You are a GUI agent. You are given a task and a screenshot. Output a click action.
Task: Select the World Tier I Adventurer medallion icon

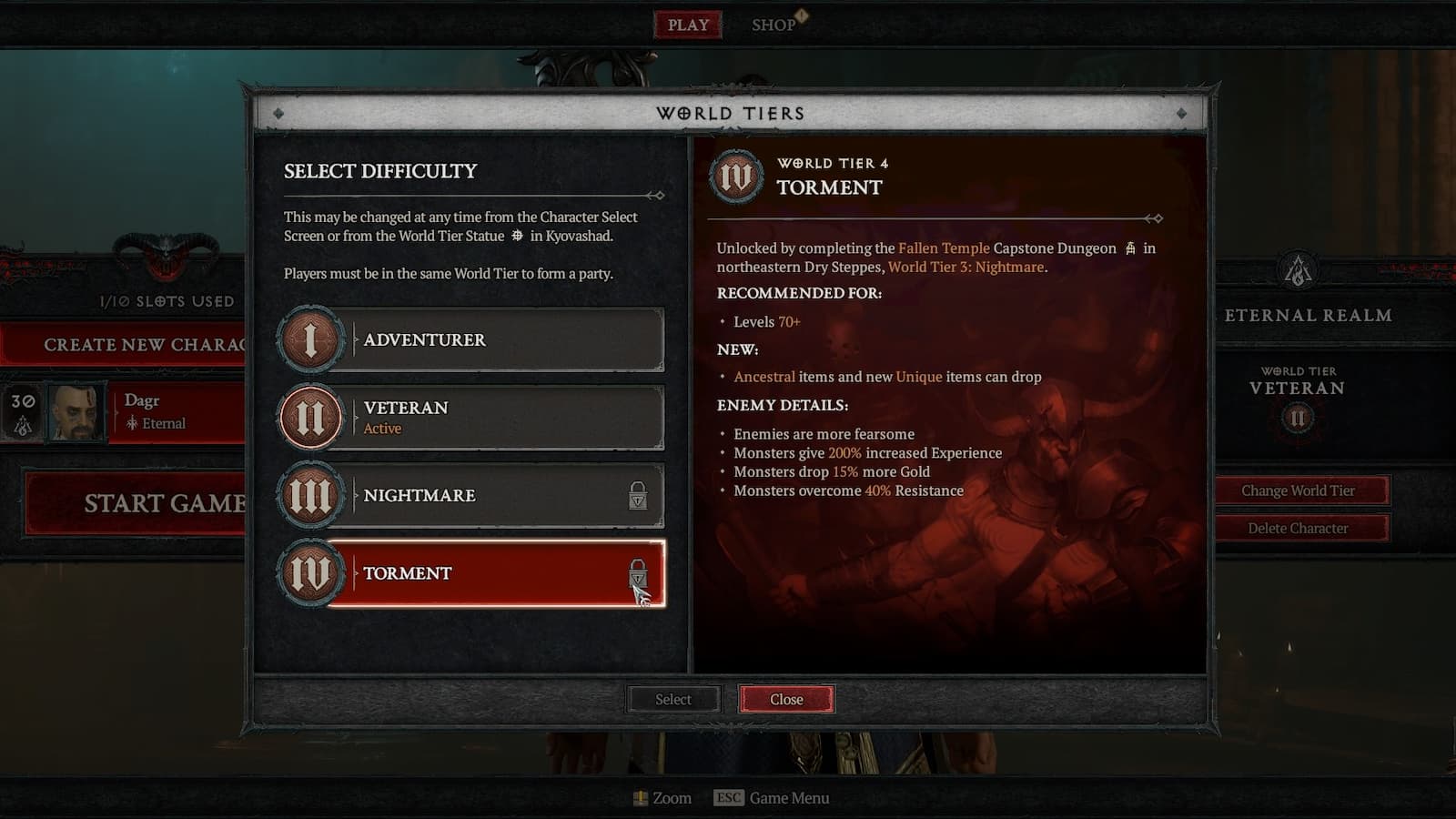coord(310,339)
